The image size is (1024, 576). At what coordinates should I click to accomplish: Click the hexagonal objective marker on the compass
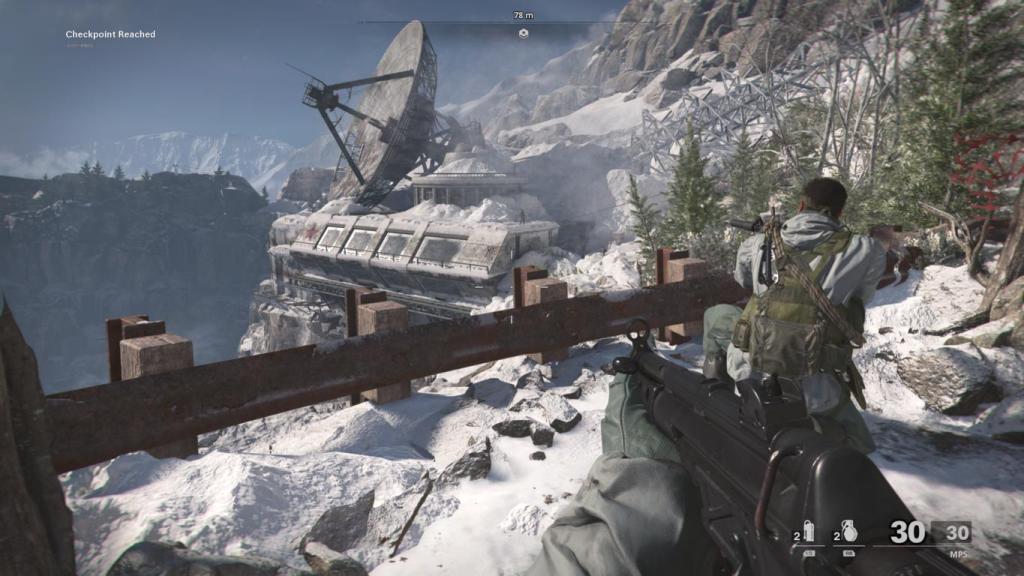pyautogui.click(x=522, y=33)
